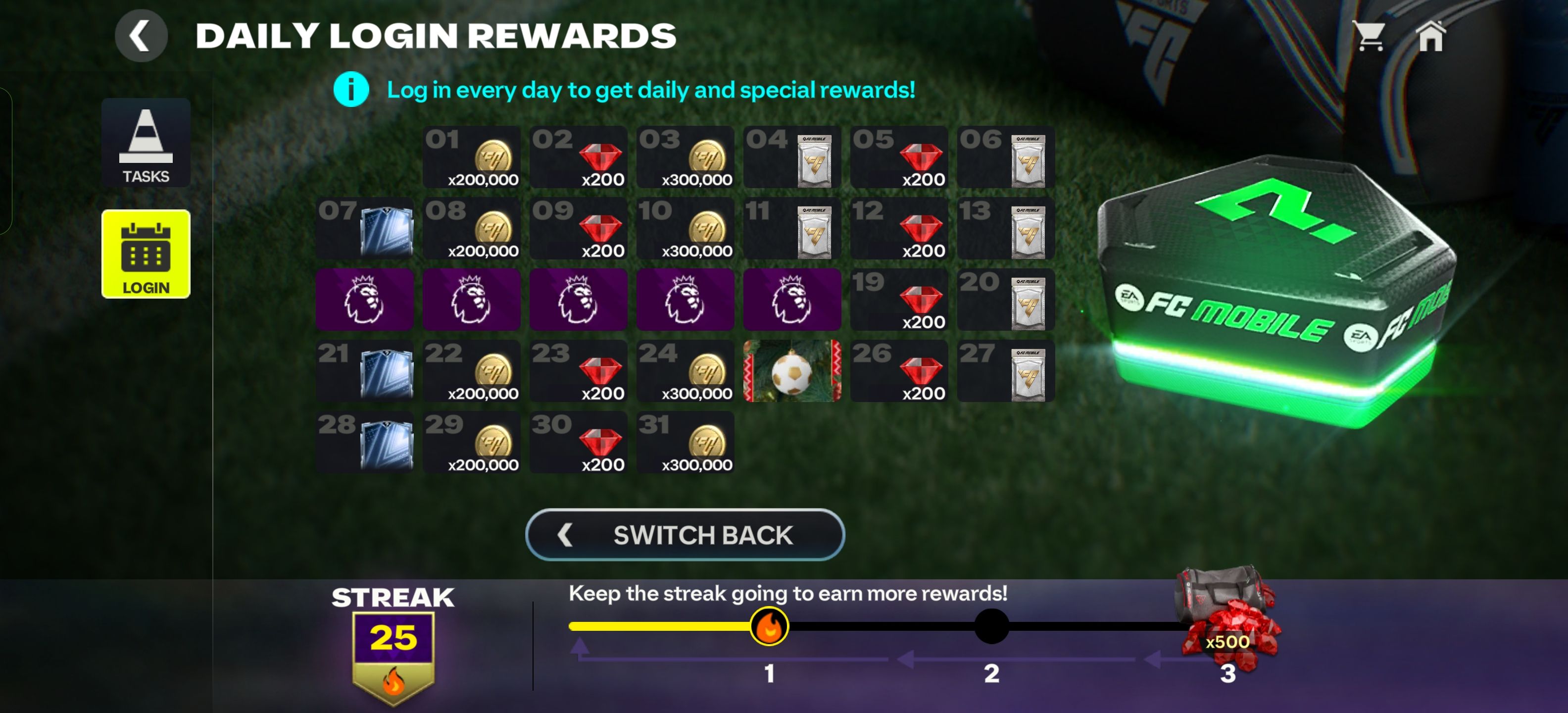The image size is (1568, 713).
Task: Collect the Day 07 player card reward
Action: coord(364,229)
